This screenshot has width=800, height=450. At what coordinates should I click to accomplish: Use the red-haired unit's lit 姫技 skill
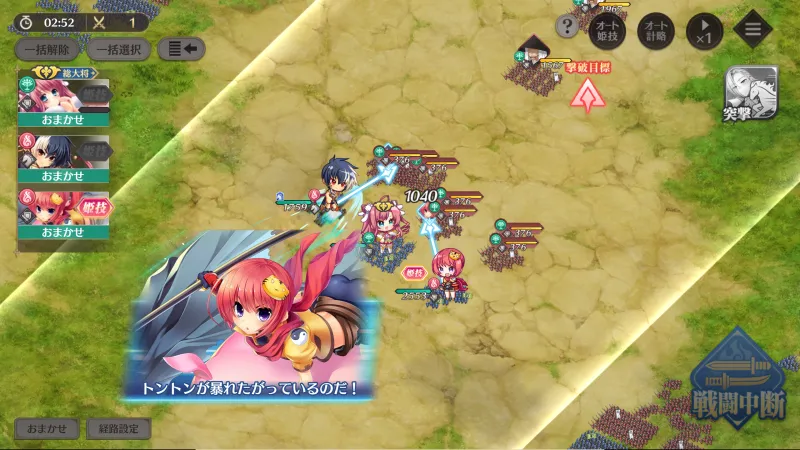(95, 207)
